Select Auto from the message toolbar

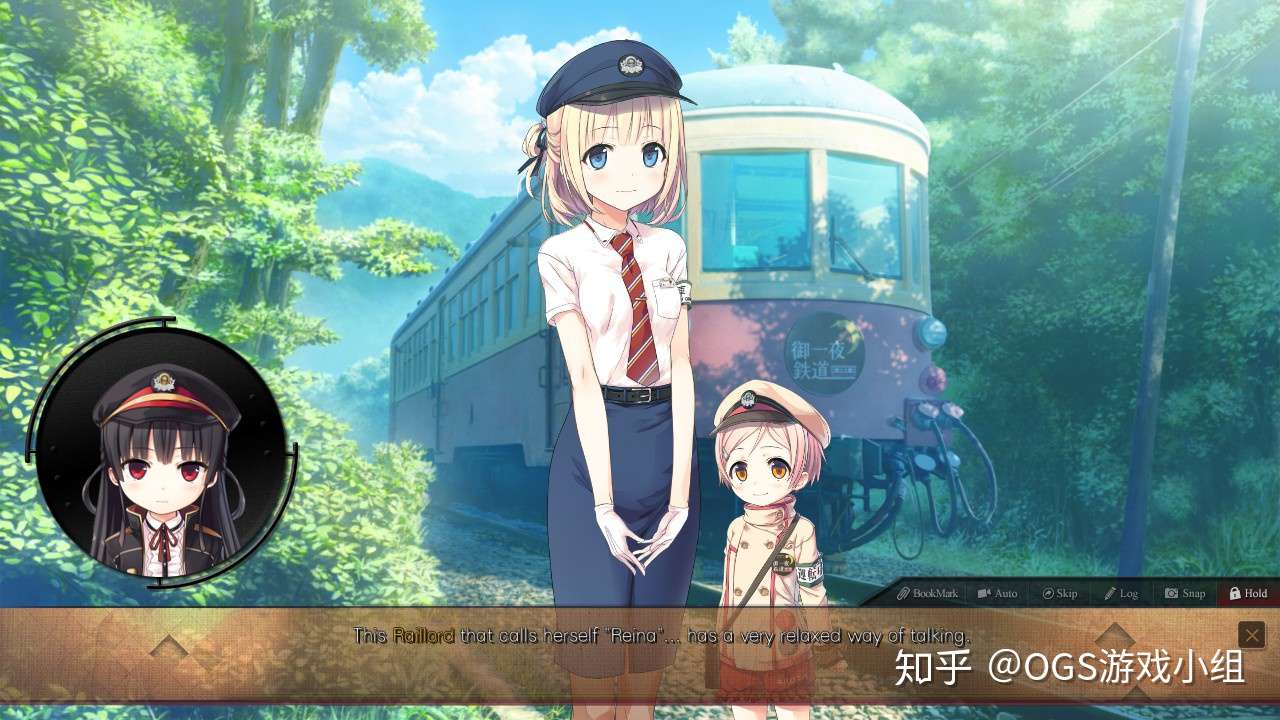pyautogui.click(x=997, y=593)
